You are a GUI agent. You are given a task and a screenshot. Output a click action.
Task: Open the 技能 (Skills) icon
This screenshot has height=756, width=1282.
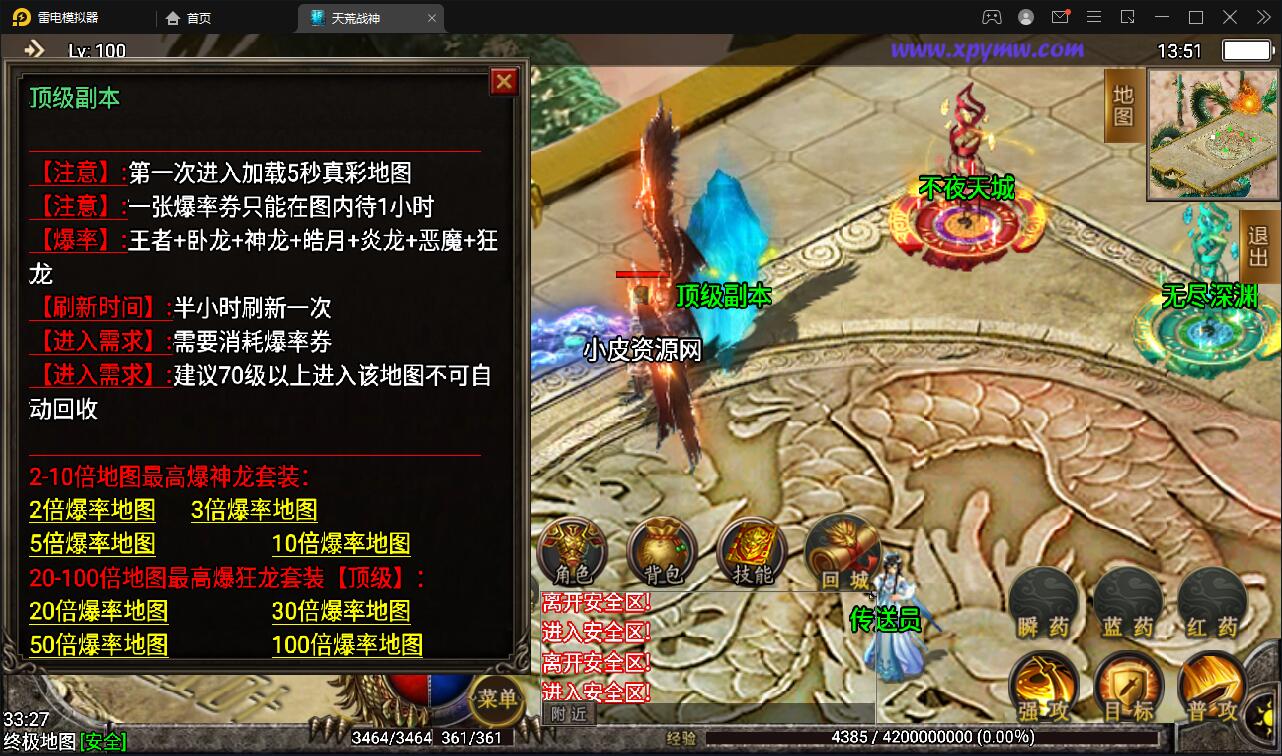tap(751, 549)
